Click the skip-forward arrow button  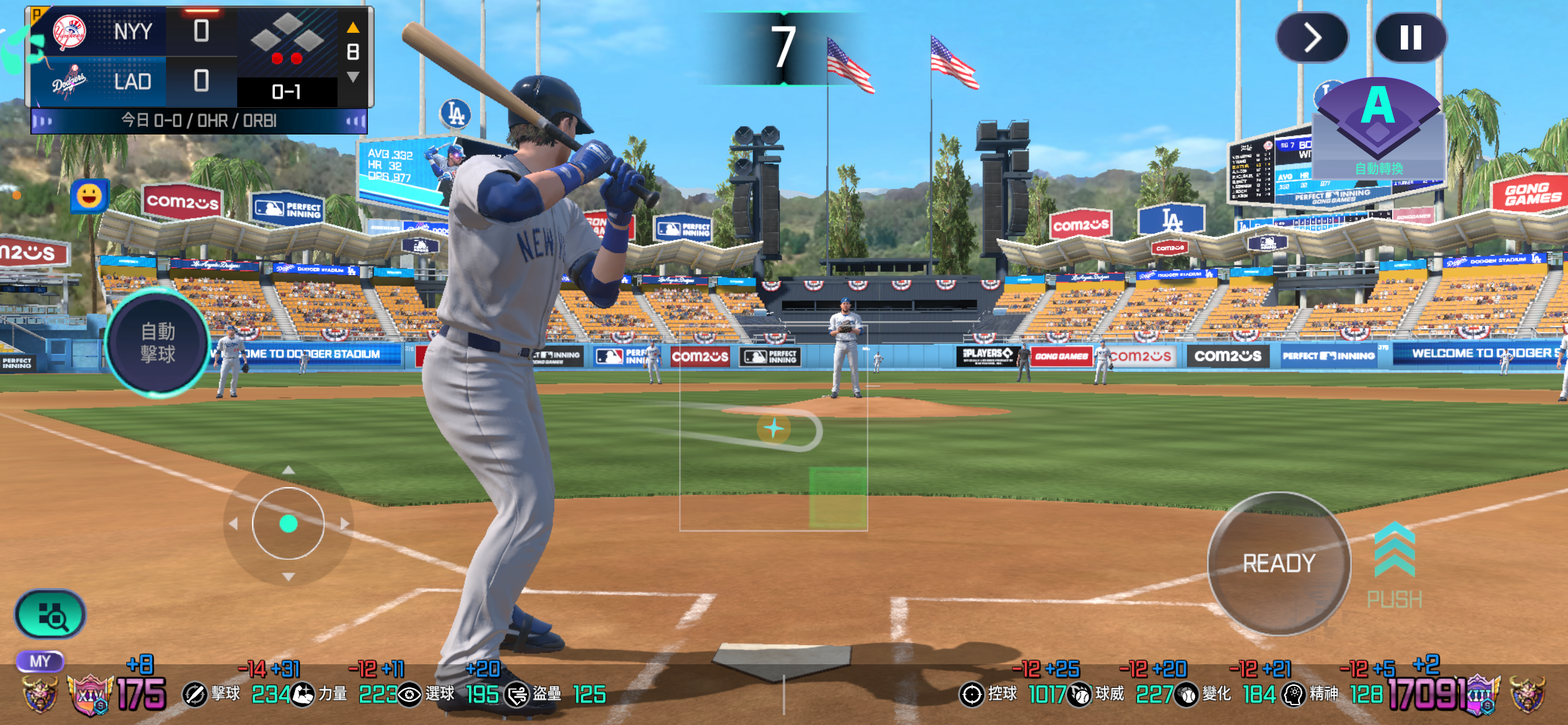(1312, 38)
